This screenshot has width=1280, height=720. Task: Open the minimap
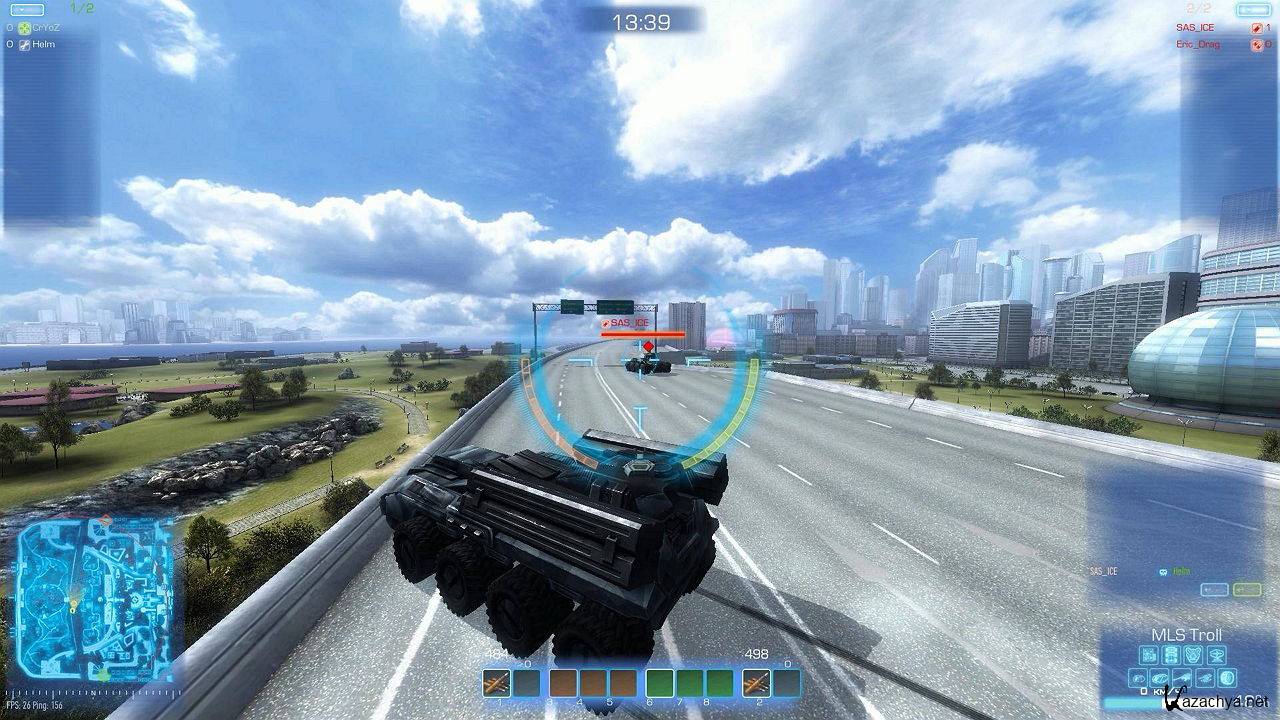point(95,598)
